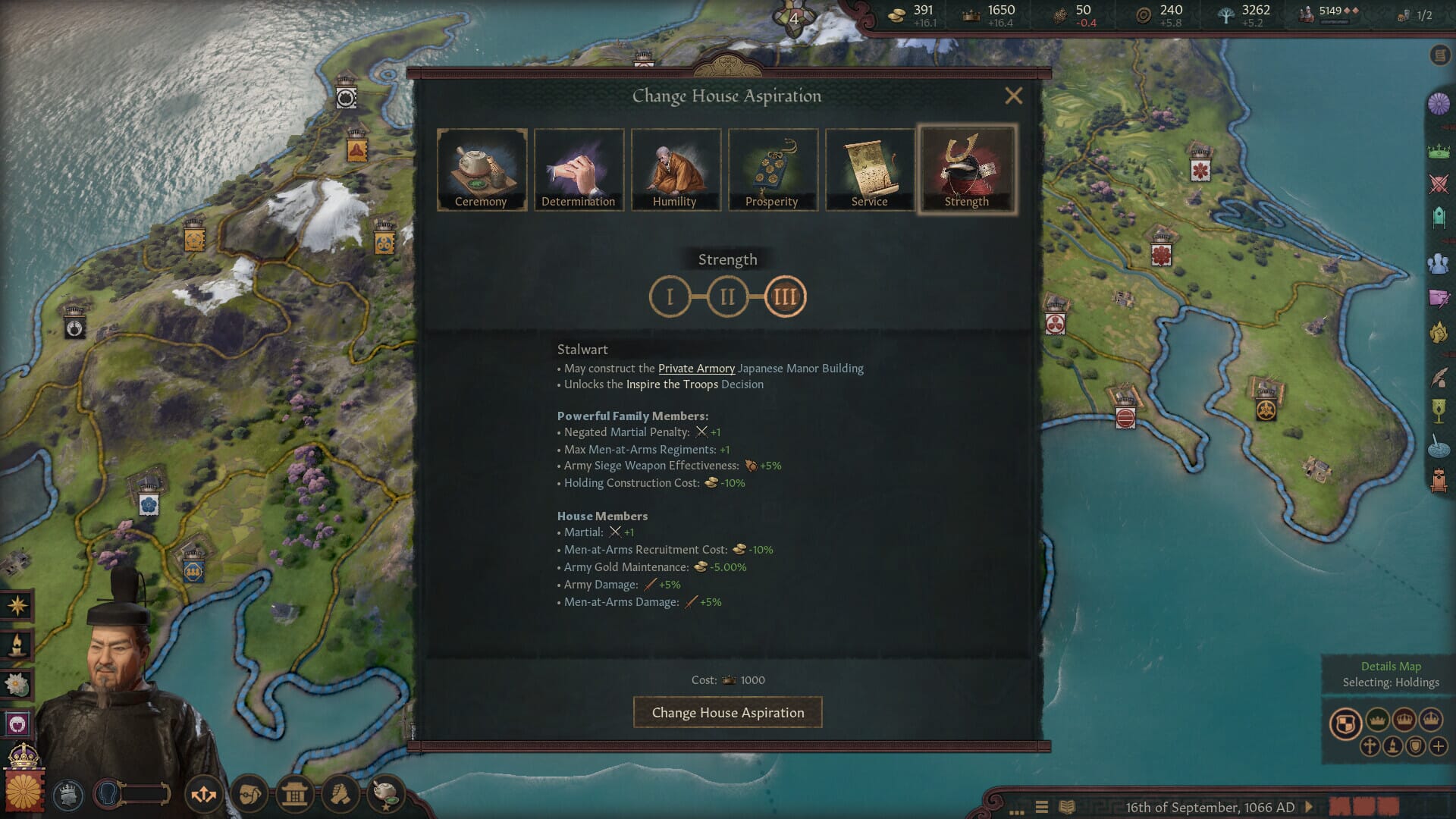Select the Strength aspiration helmet tile
The width and height of the screenshot is (1456, 819).
tap(966, 169)
